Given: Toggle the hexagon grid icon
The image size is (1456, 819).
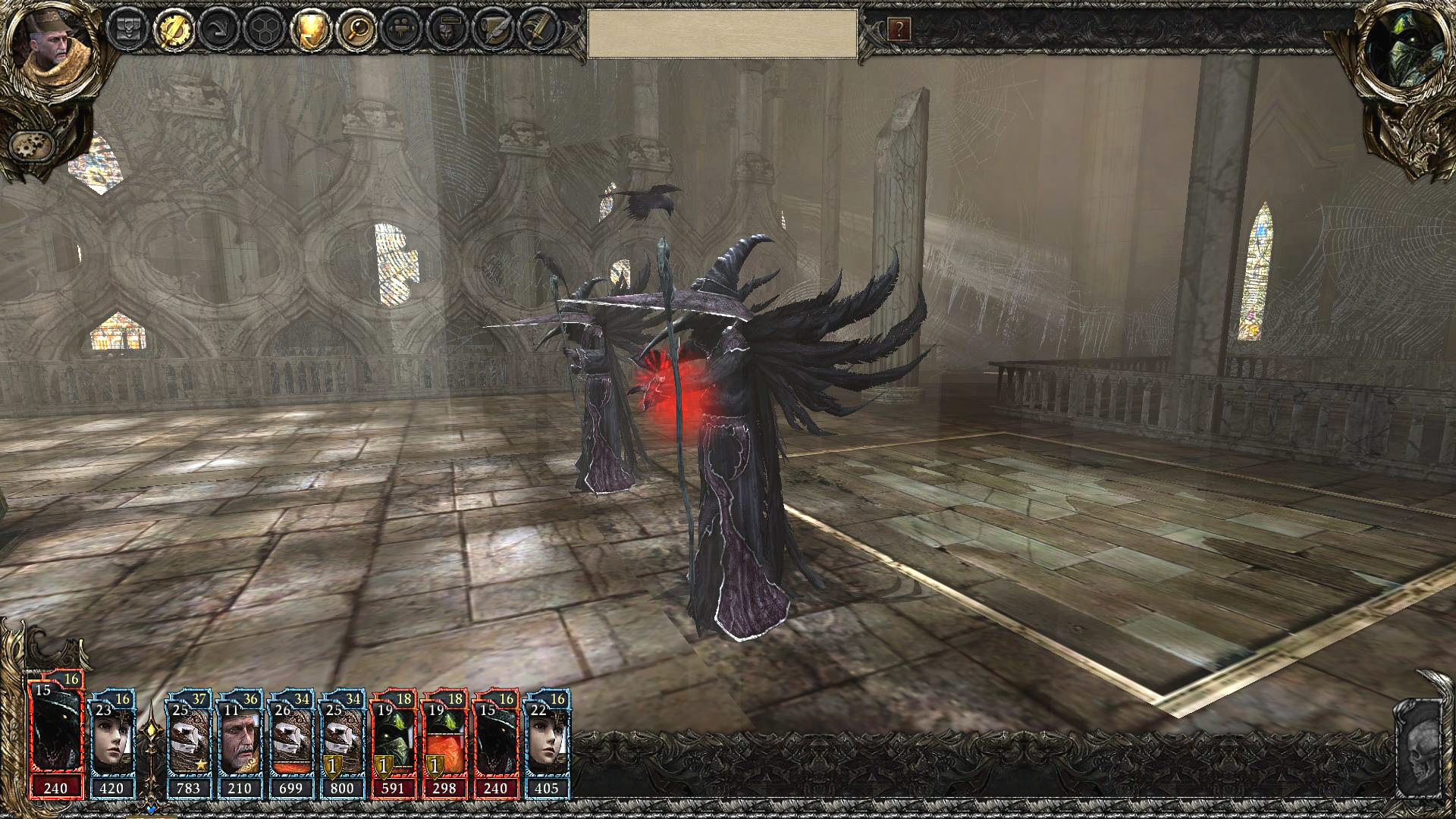Looking at the screenshot, I should pyautogui.click(x=265, y=30).
